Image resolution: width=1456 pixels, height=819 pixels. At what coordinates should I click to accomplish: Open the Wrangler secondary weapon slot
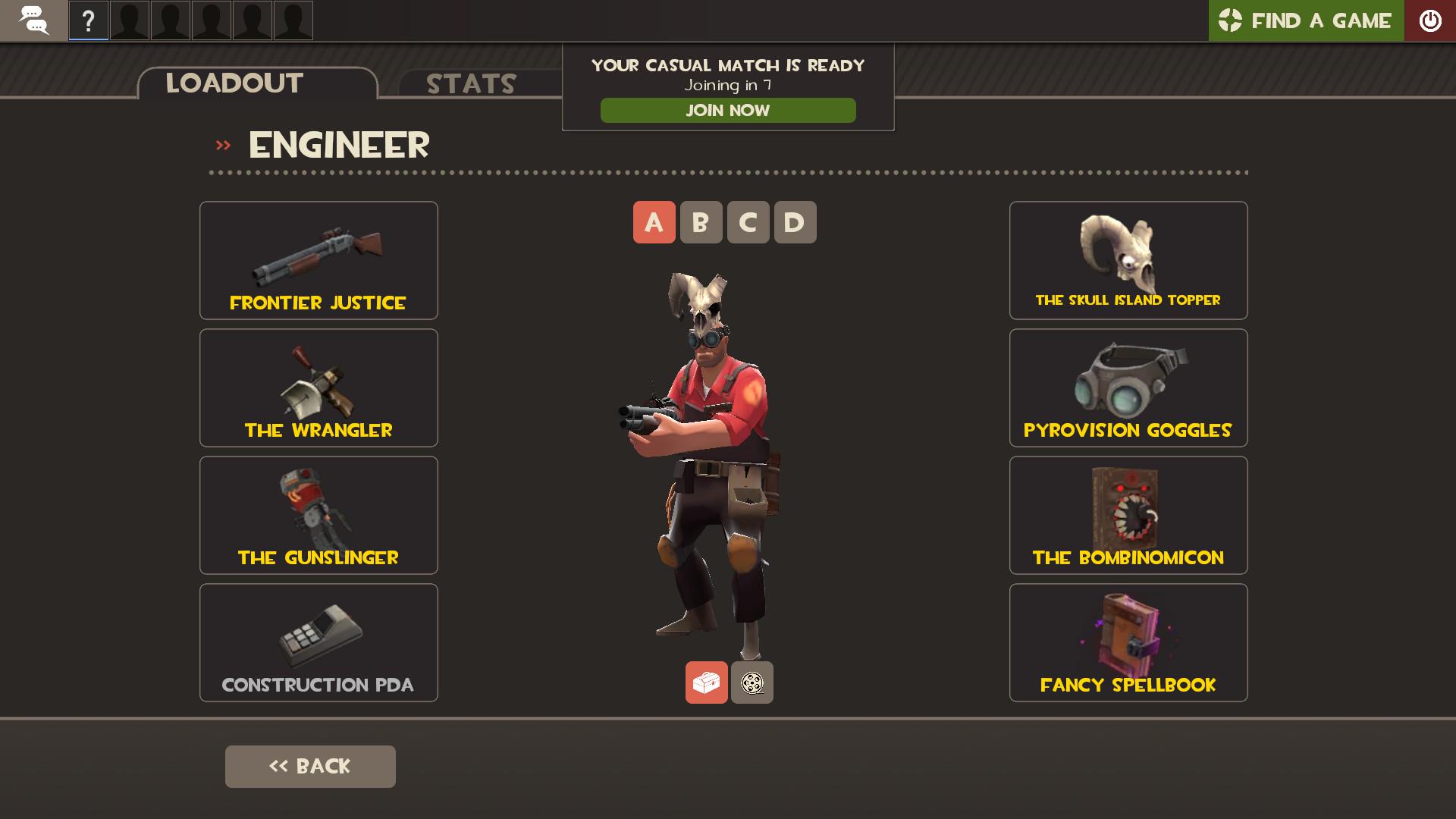(318, 388)
